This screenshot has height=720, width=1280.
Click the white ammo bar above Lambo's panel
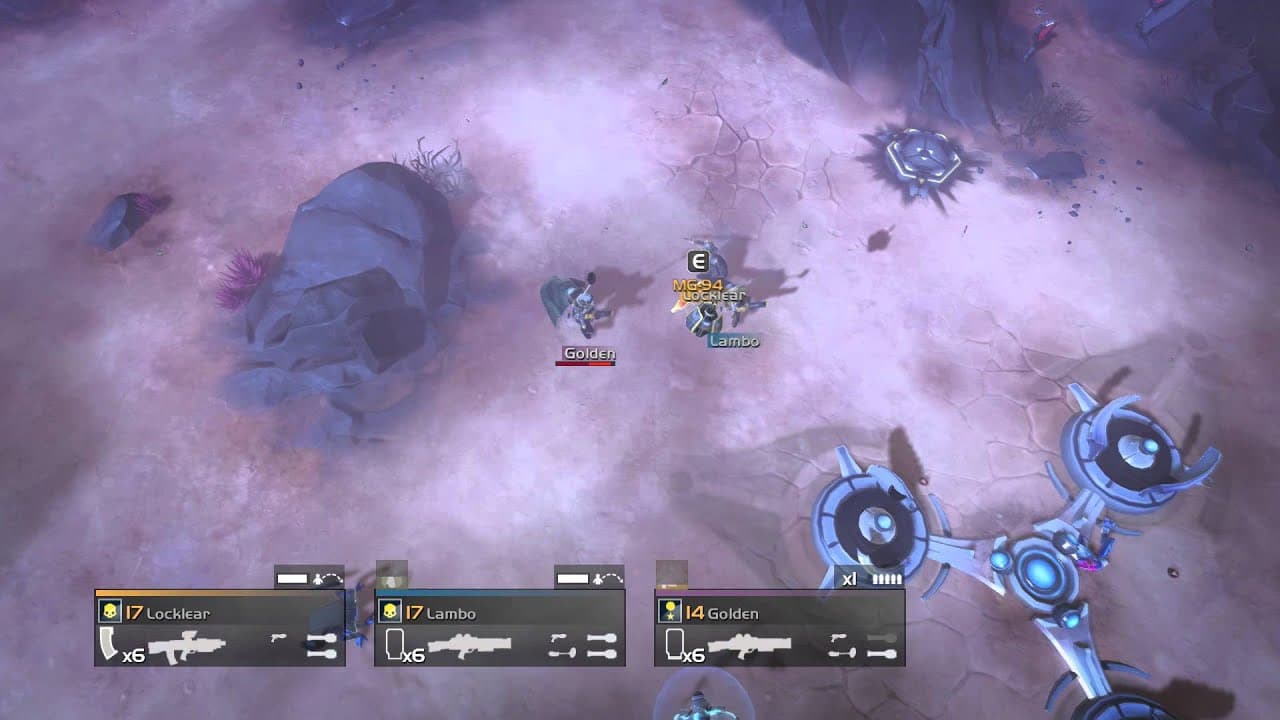point(571,578)
